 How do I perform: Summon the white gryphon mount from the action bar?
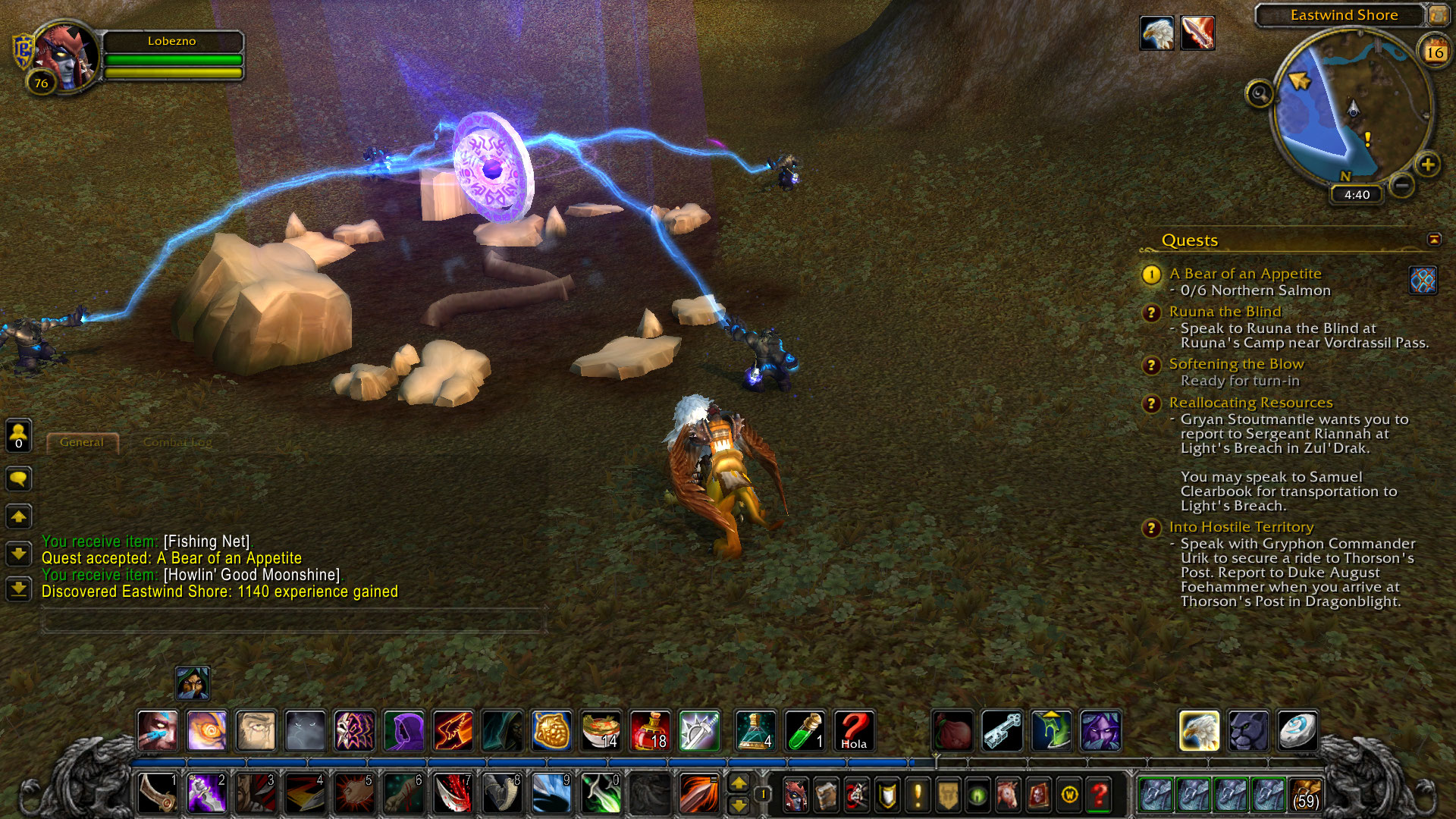(1199, 731)
